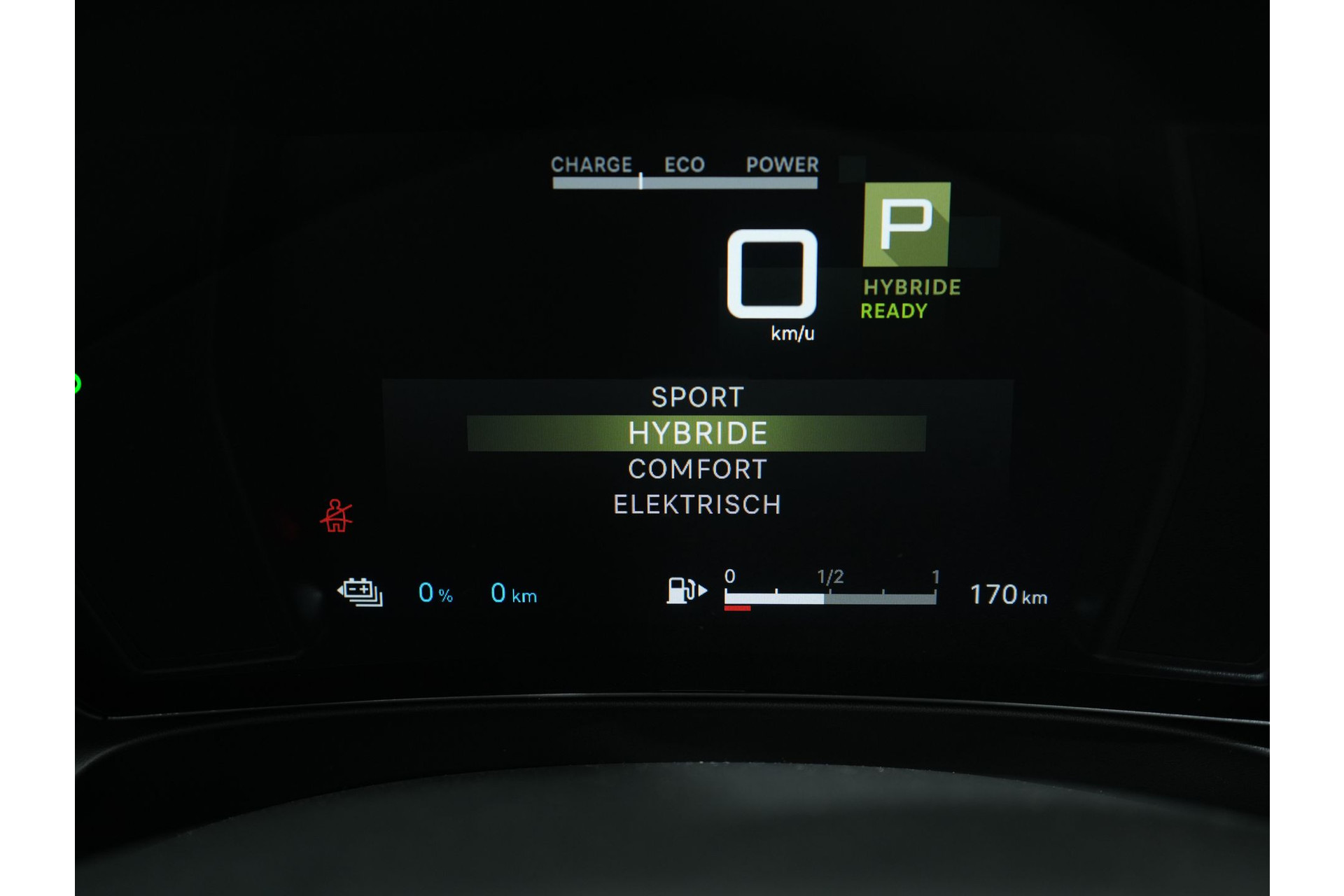Click the green P gear indicator
Image resolution: width=1344 pixels, height=896 pixels.
coord(906,225)
